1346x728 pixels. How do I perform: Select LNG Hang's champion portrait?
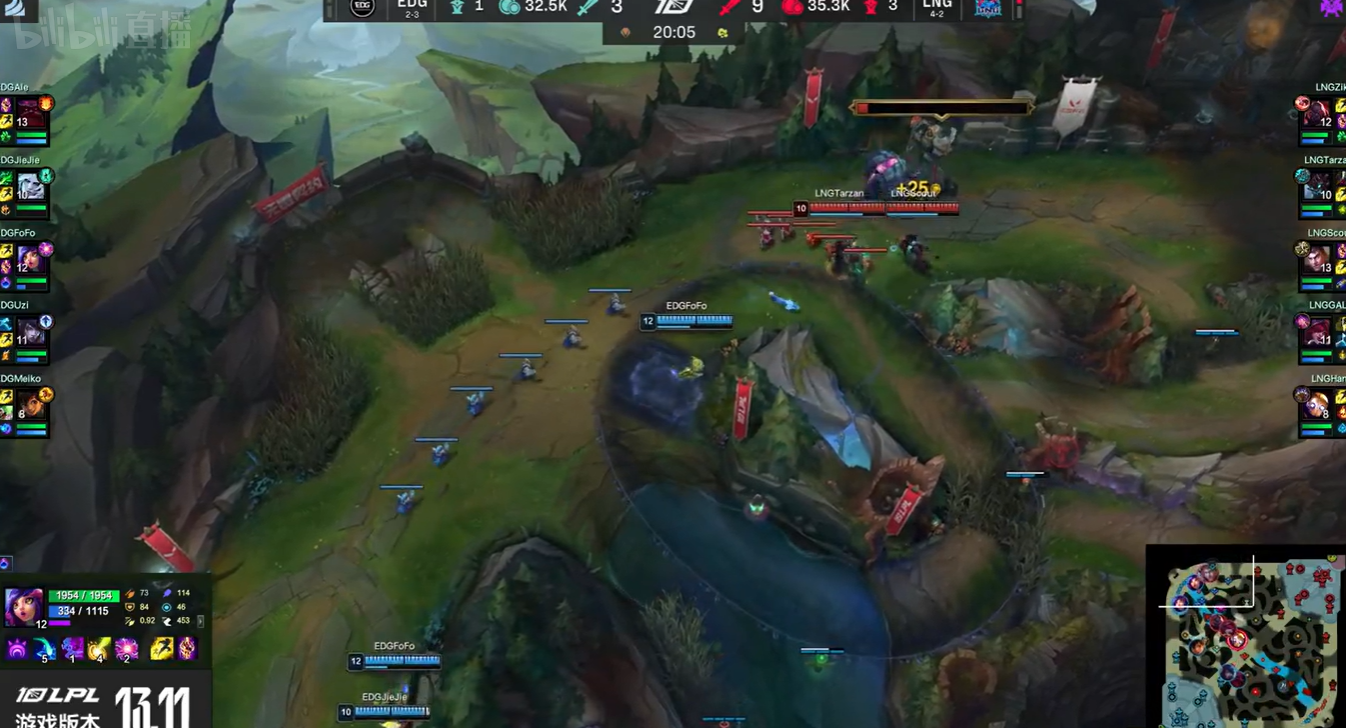(1317, 406)
